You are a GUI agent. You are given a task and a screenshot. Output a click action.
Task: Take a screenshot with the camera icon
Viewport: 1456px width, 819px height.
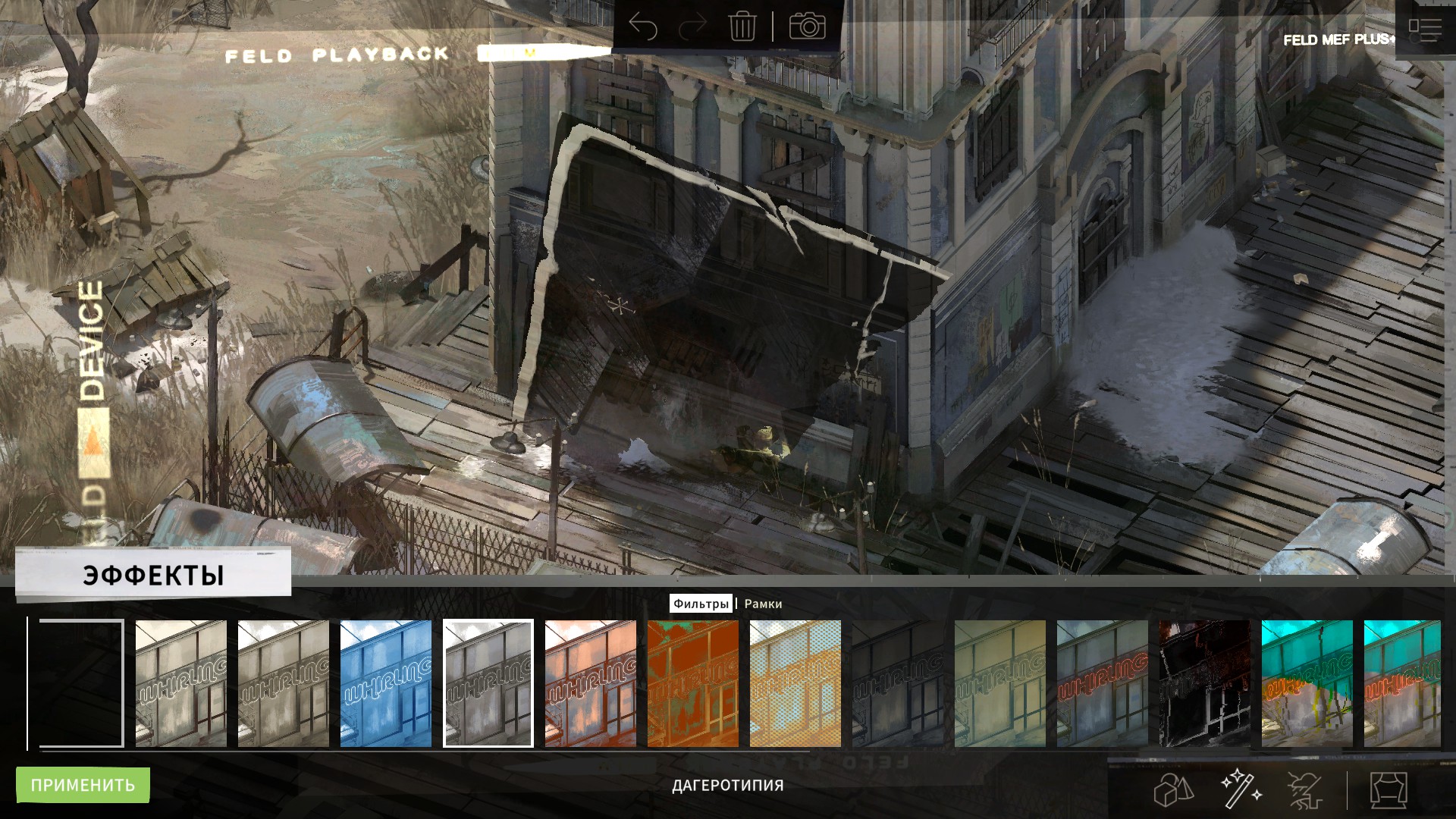point(807,27)
